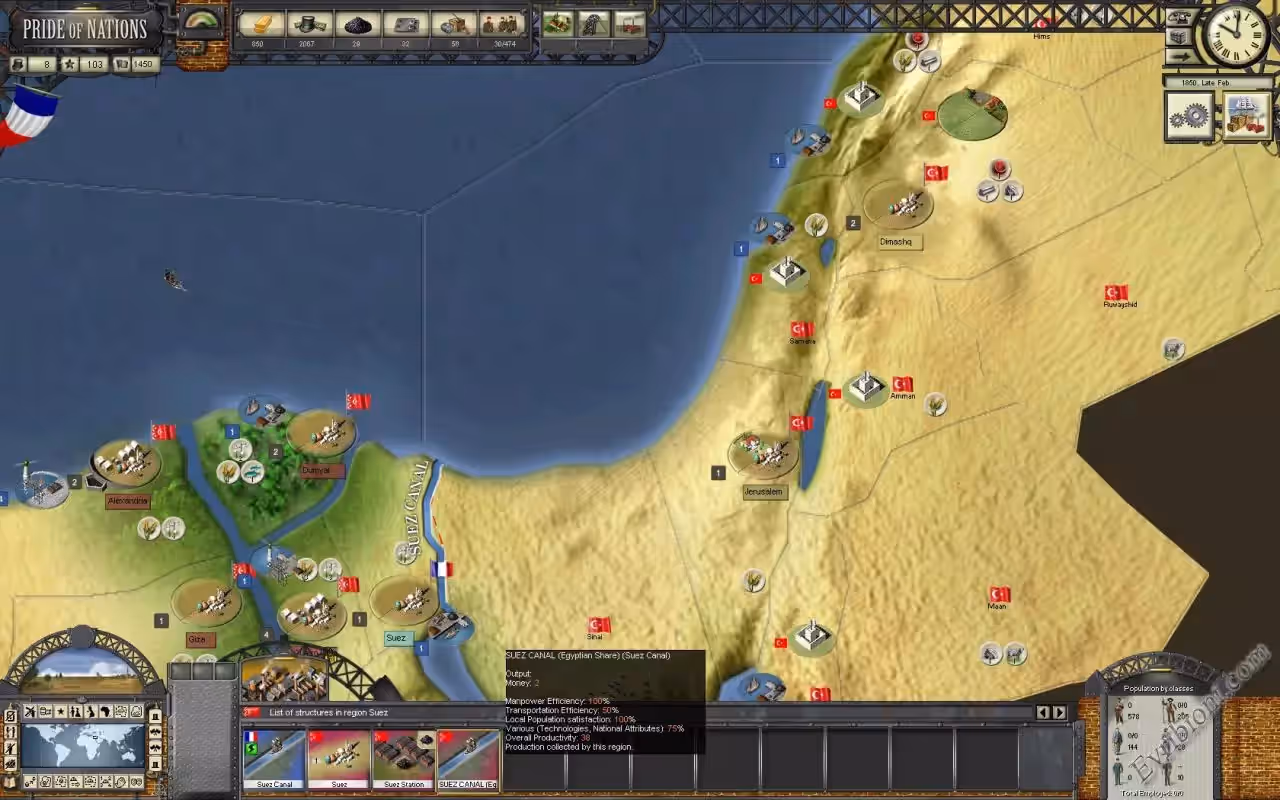Open the ship and crates trade button
1280x800 pixels.
pos(1246,116)
